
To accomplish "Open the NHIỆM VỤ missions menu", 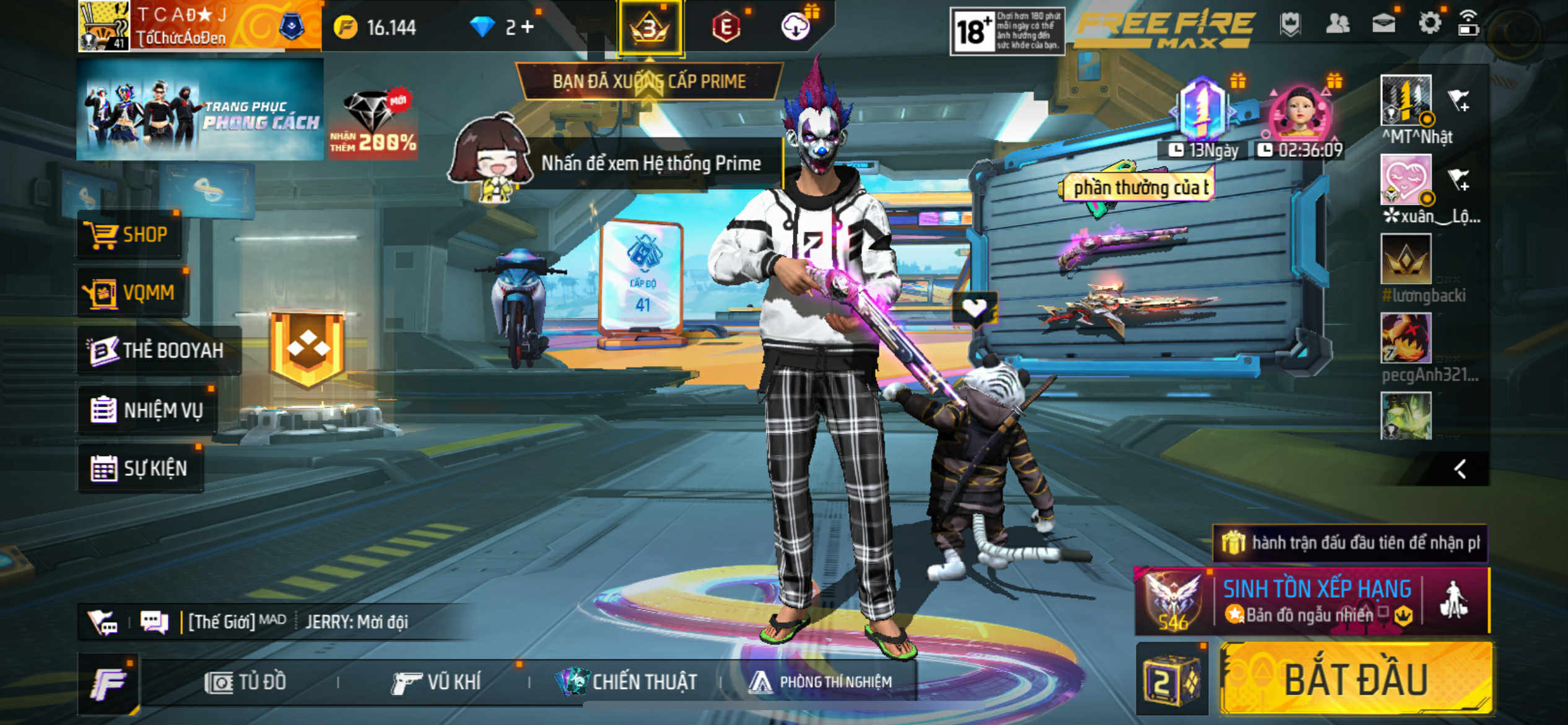I will (x=147, y=410).
